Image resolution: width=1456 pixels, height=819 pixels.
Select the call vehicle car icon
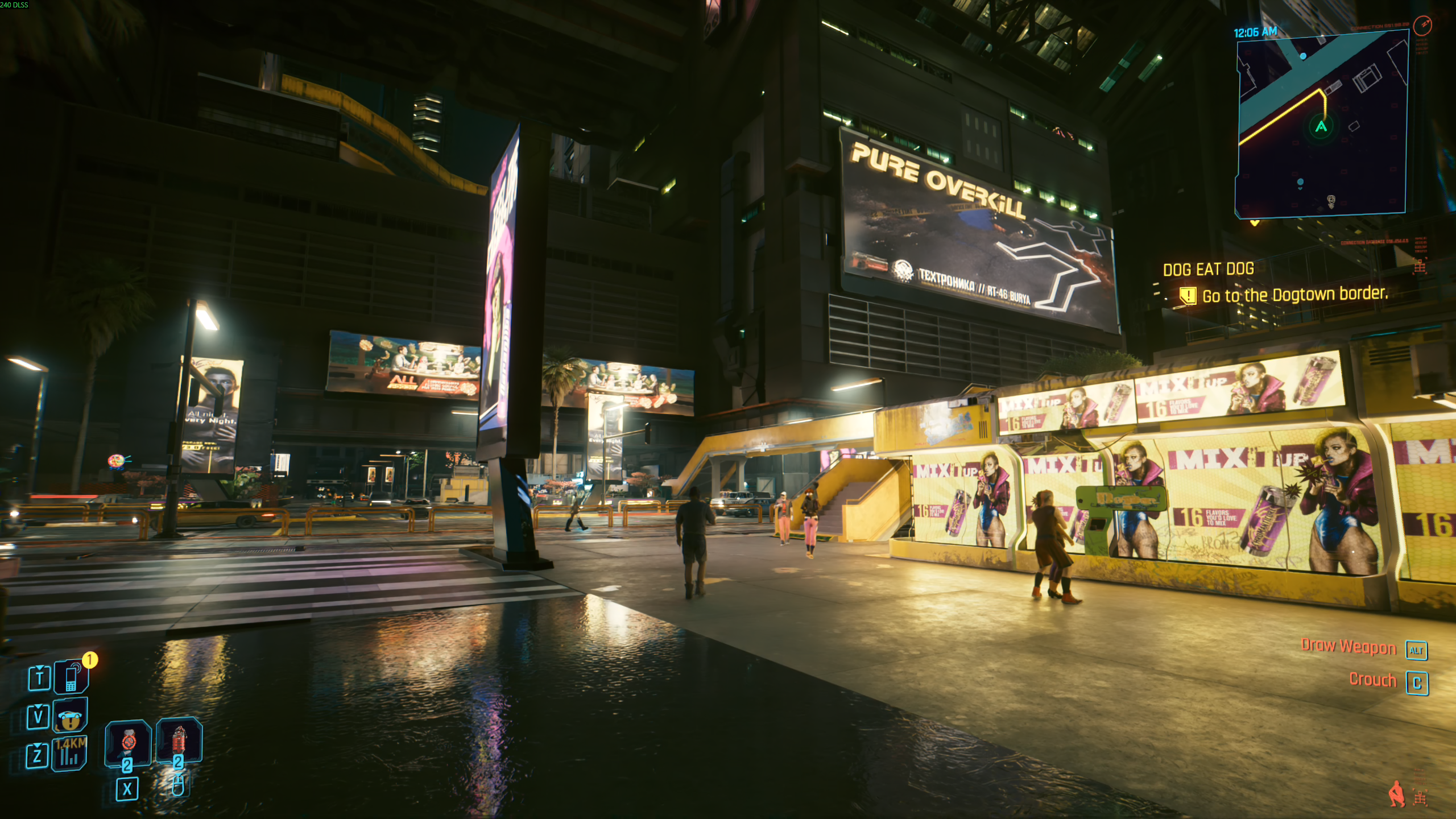point(71,716)
